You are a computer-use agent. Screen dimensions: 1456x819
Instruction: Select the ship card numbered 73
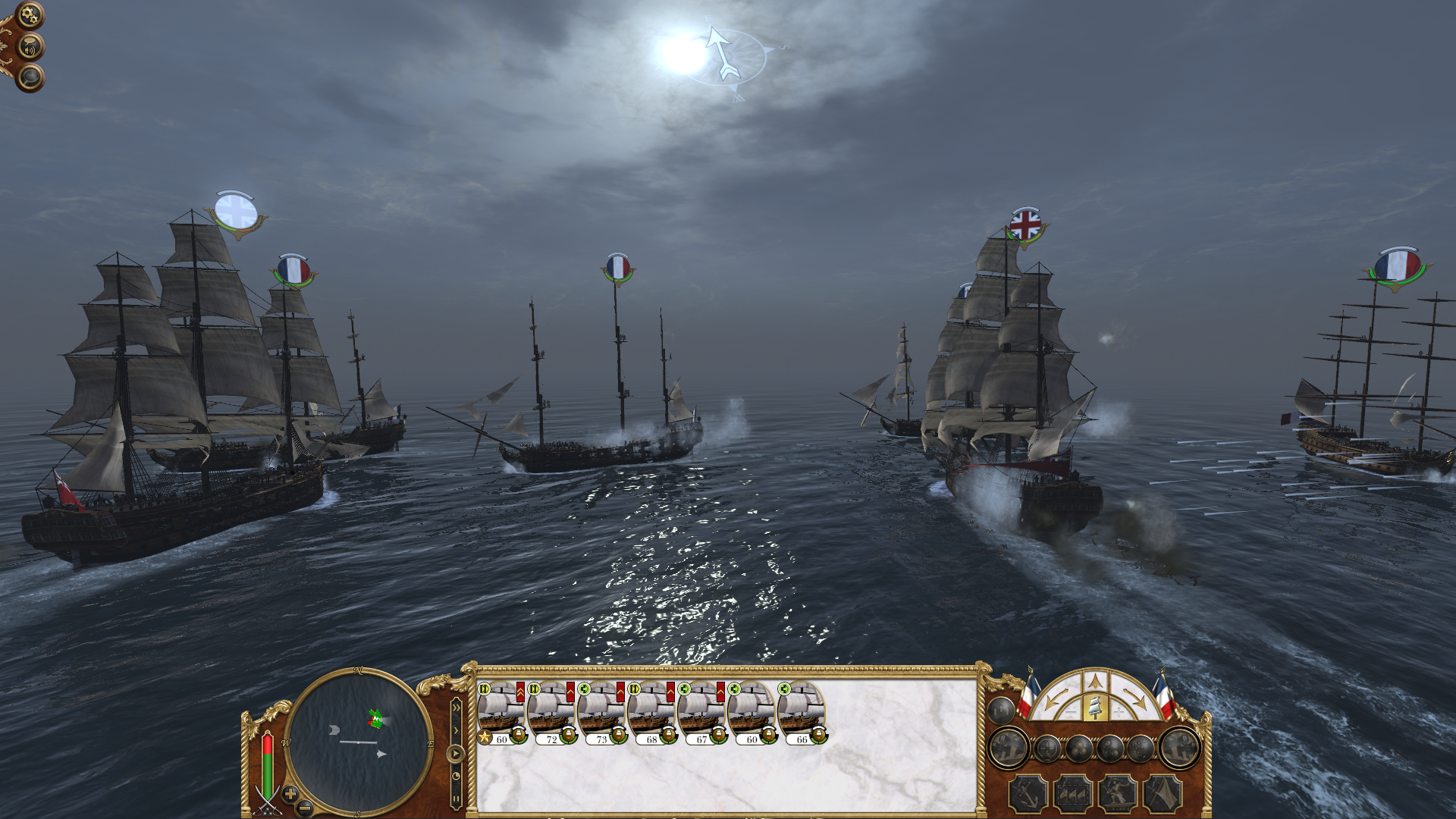coord(601,713)
